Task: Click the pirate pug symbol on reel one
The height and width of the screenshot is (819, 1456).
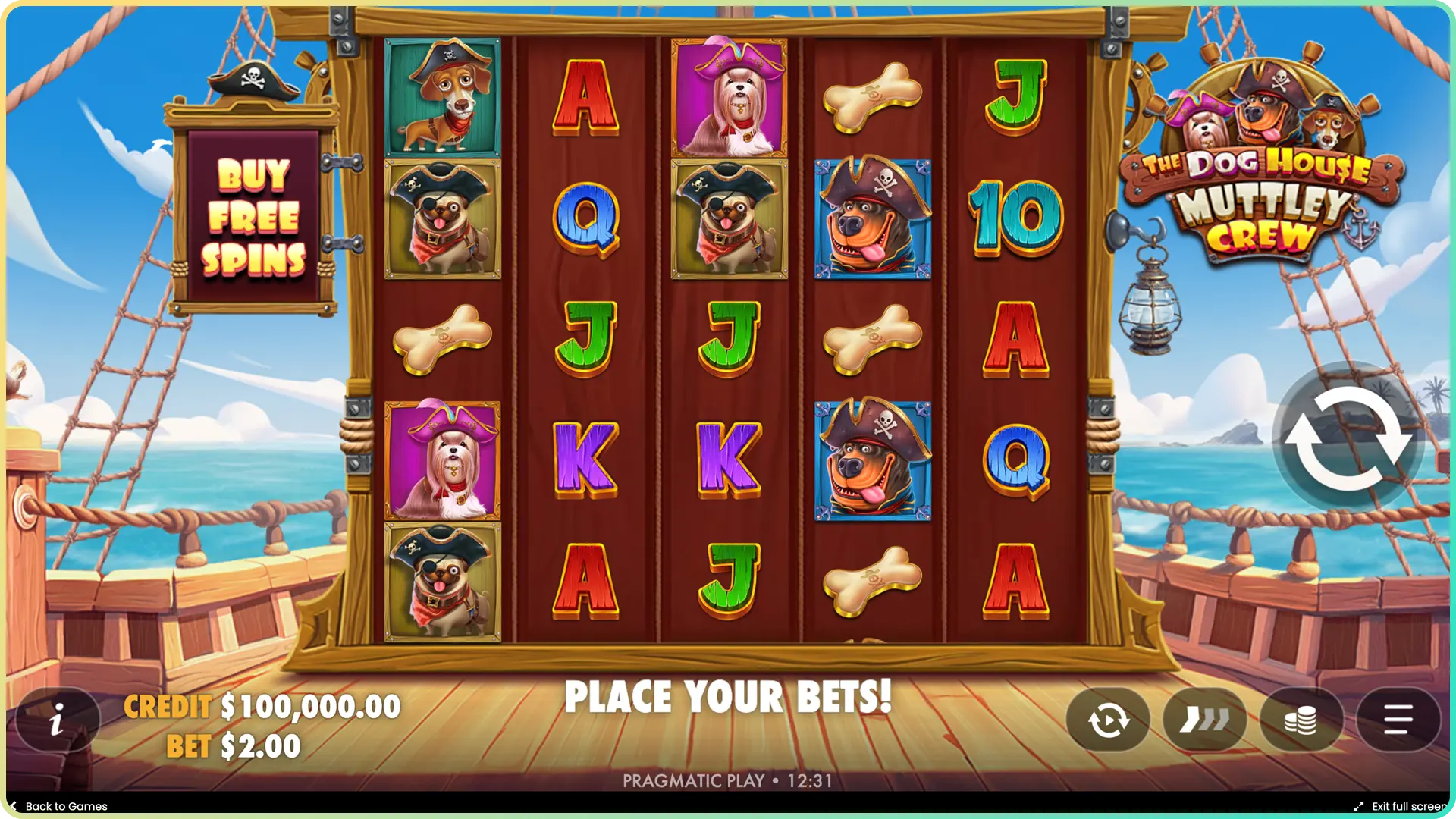Action: coord(444,220)
